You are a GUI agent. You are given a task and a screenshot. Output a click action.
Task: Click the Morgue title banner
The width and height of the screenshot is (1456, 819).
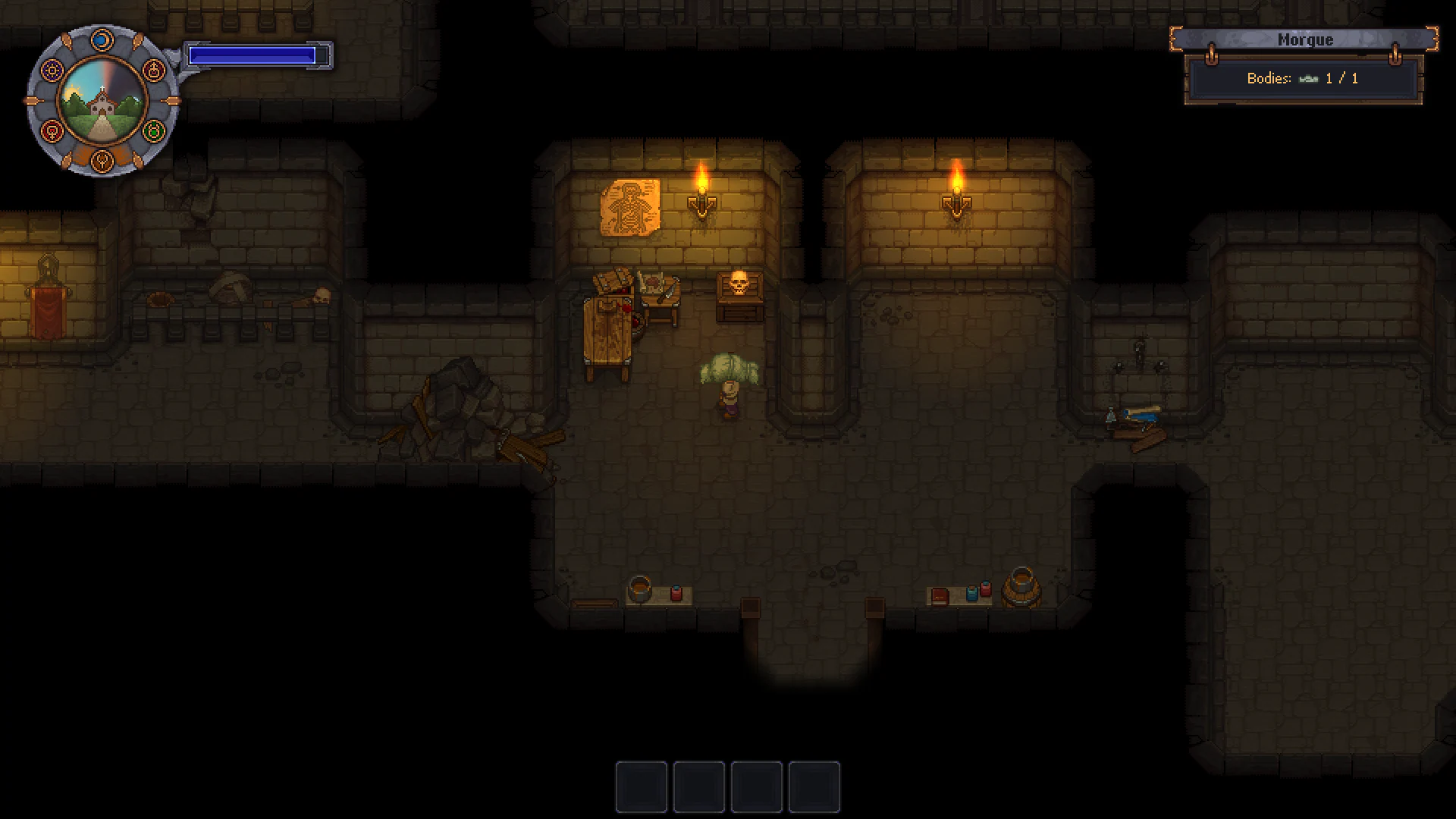coord(1304,39)
